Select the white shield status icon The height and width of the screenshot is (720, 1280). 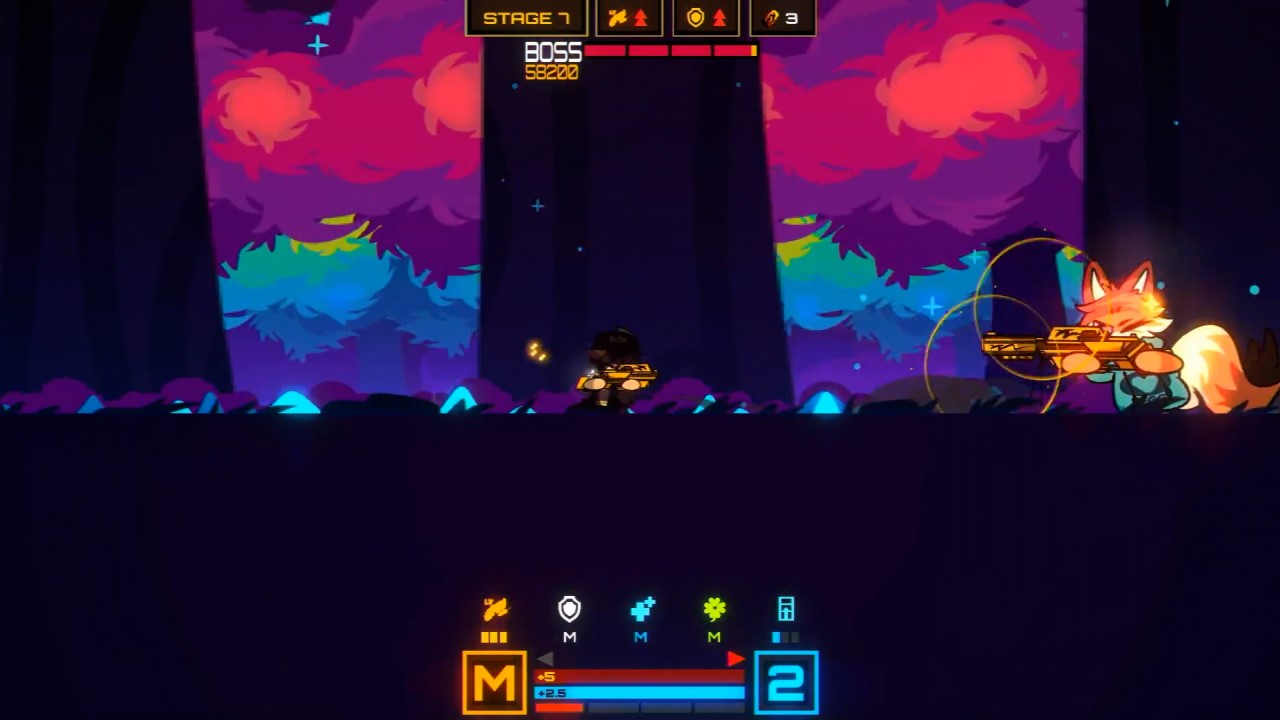(568, 608)
